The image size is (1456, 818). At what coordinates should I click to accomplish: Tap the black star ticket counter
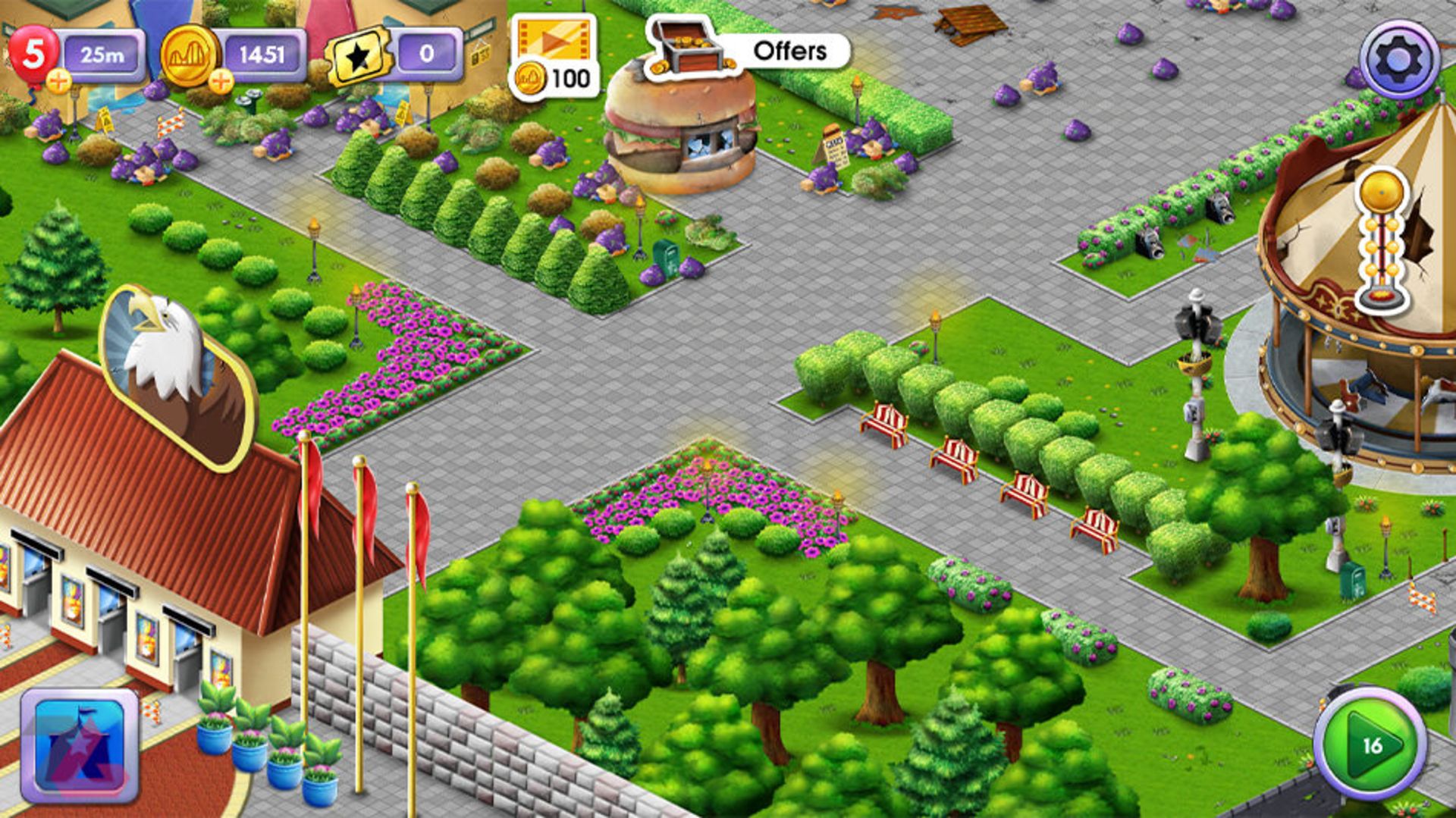(x=359, y=56)
